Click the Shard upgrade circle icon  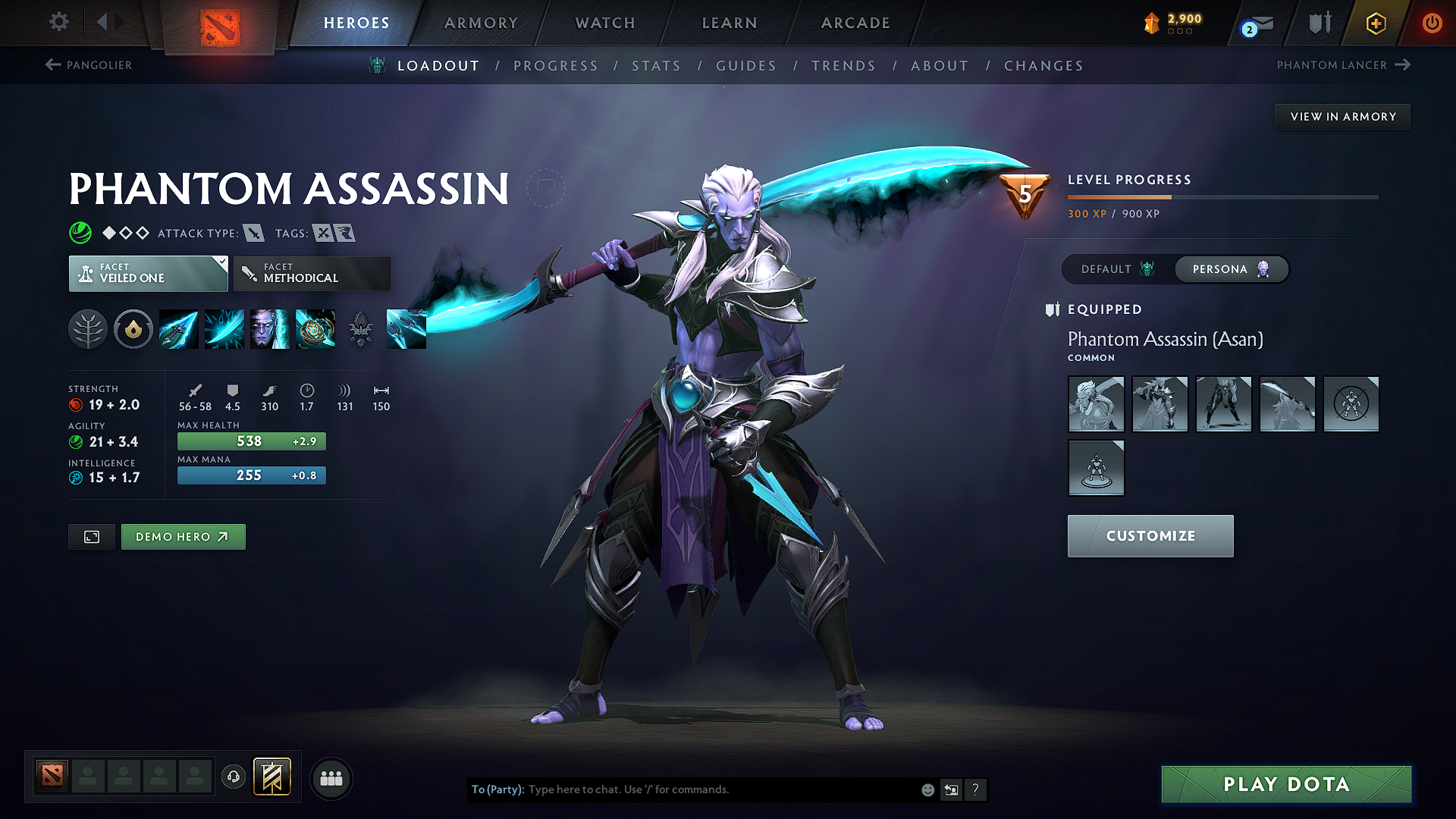133,329
